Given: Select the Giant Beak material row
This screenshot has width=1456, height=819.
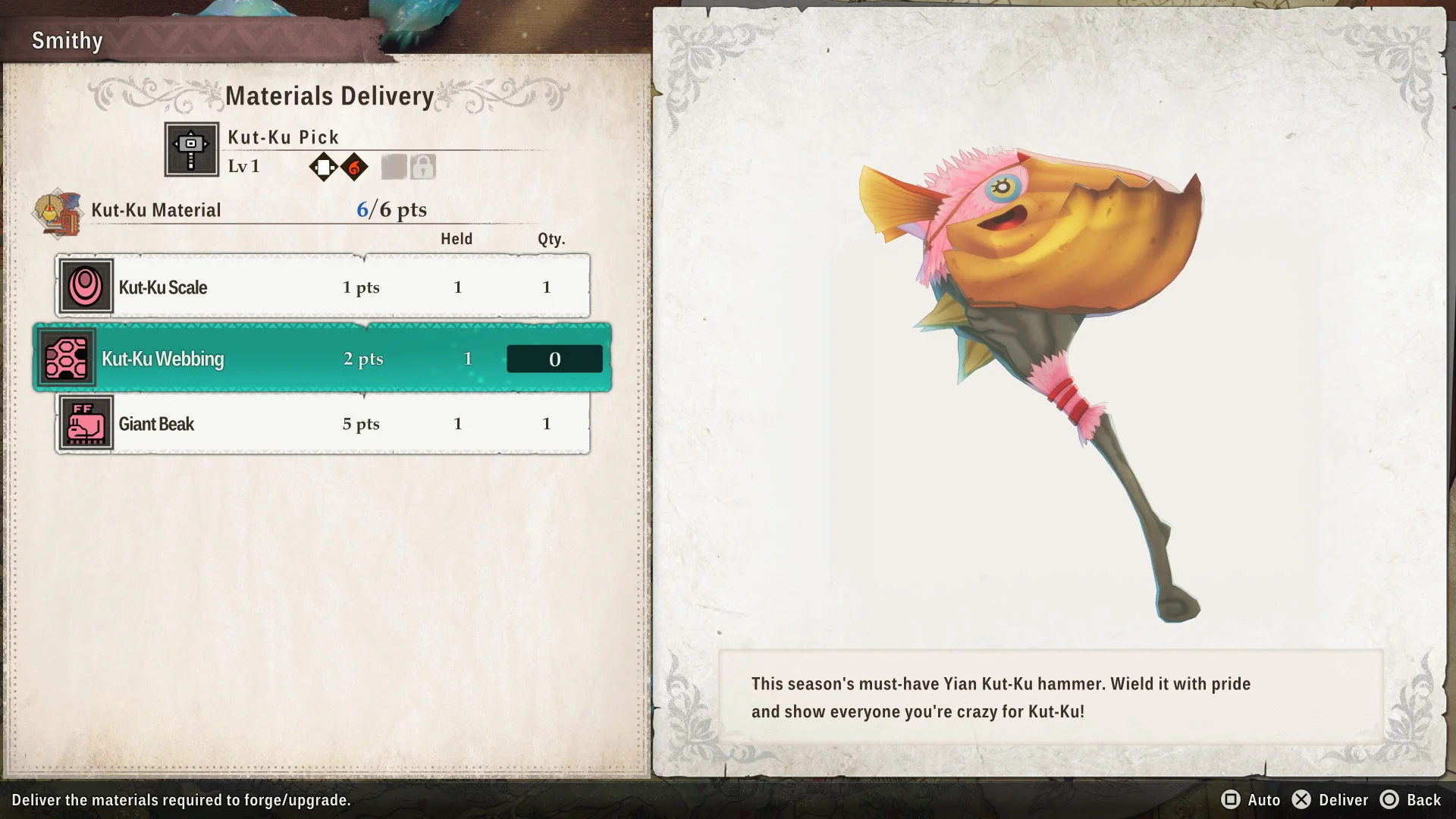Looking at the screenshot, I should point(322,424).
